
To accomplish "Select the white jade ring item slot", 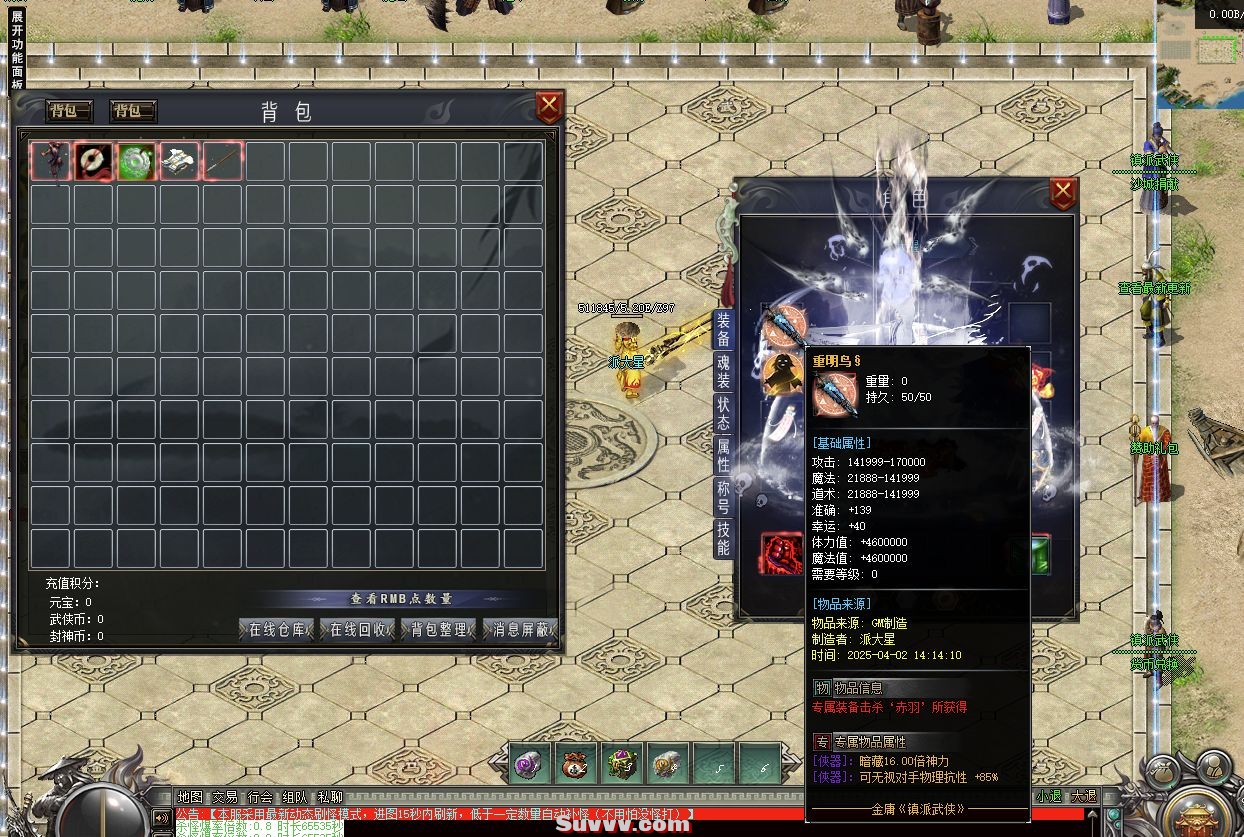I will (94, 161).
